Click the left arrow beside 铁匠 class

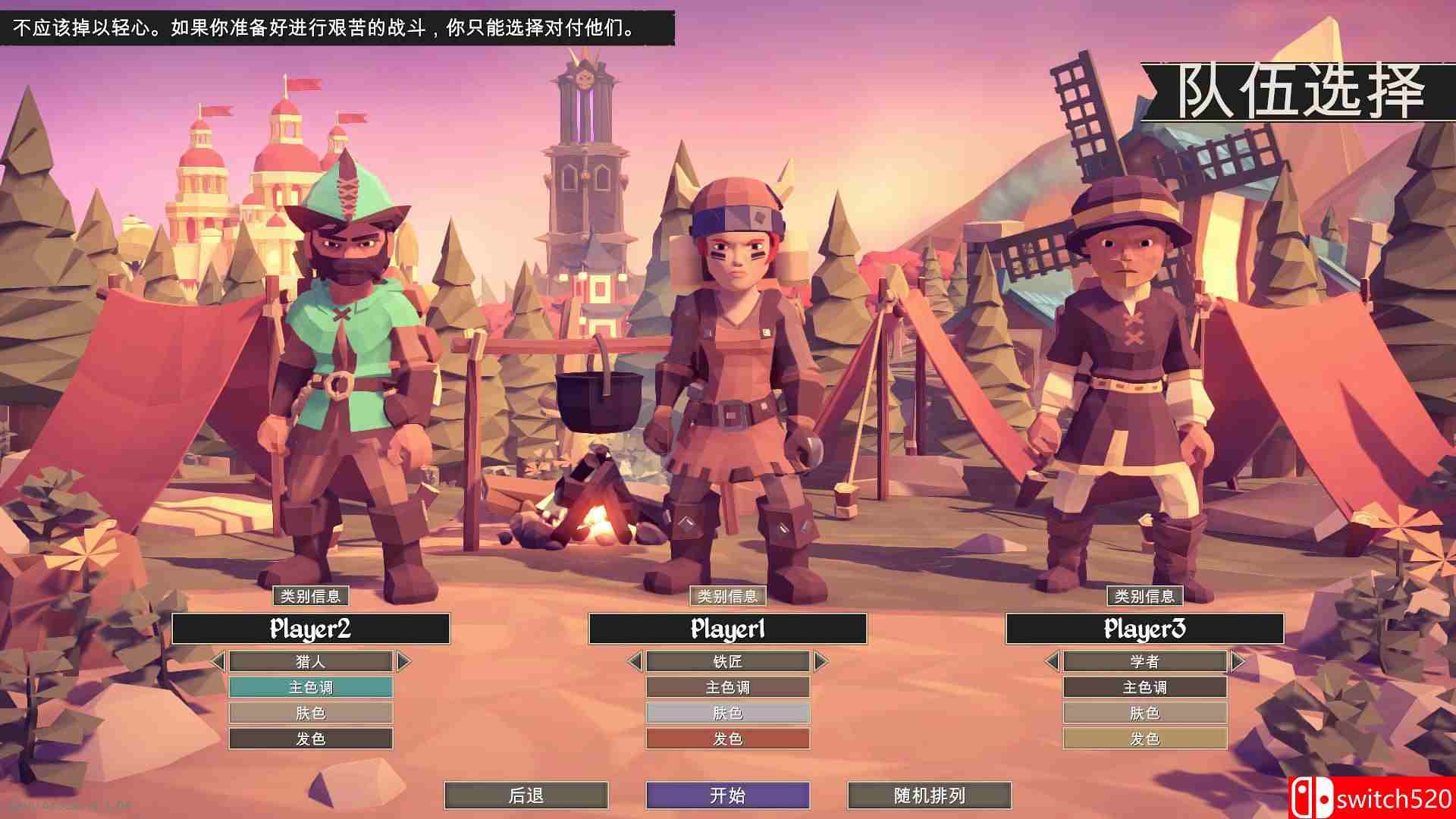635,661
